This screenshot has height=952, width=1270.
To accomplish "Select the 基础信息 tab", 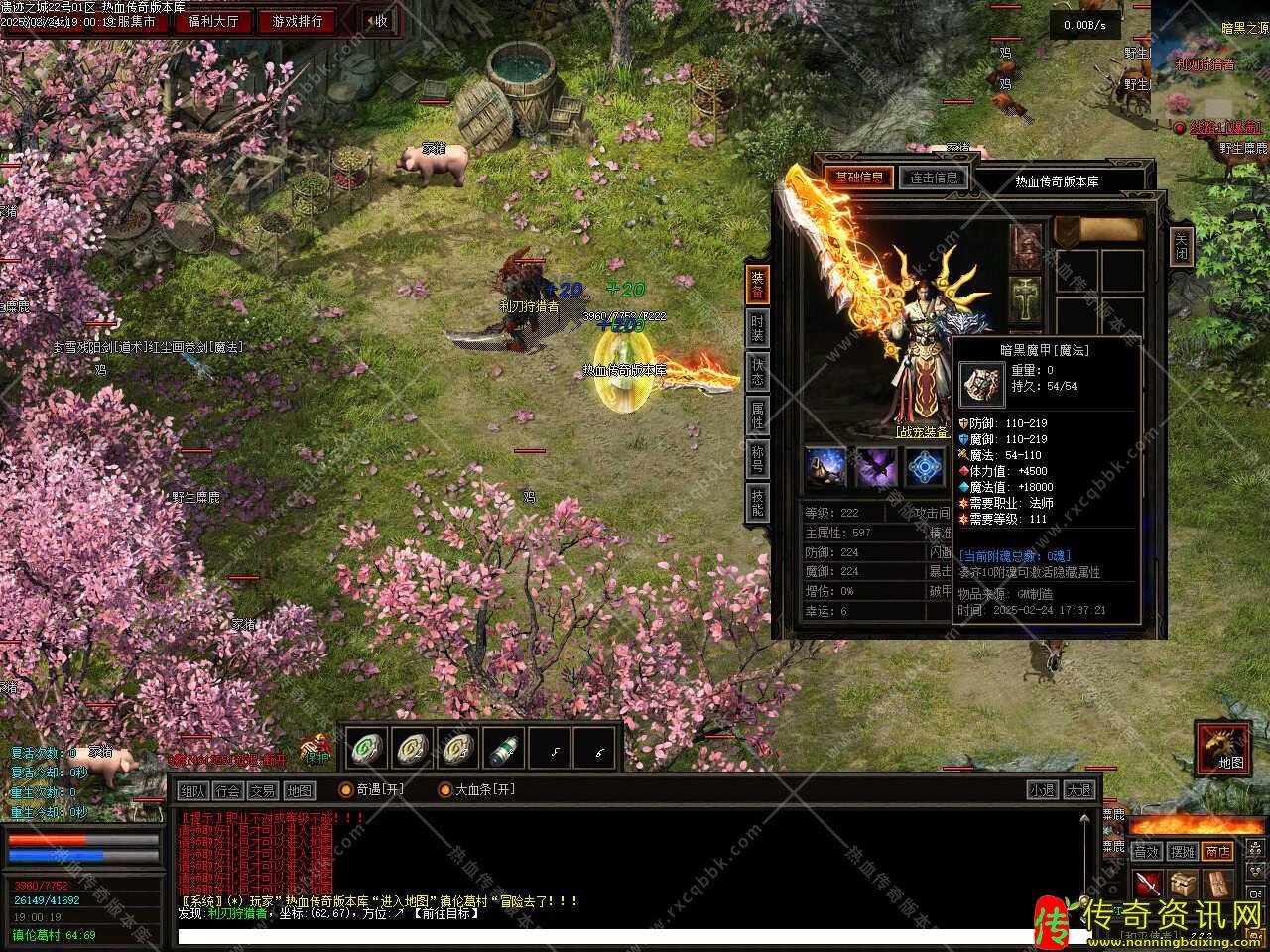I will 858,178.
